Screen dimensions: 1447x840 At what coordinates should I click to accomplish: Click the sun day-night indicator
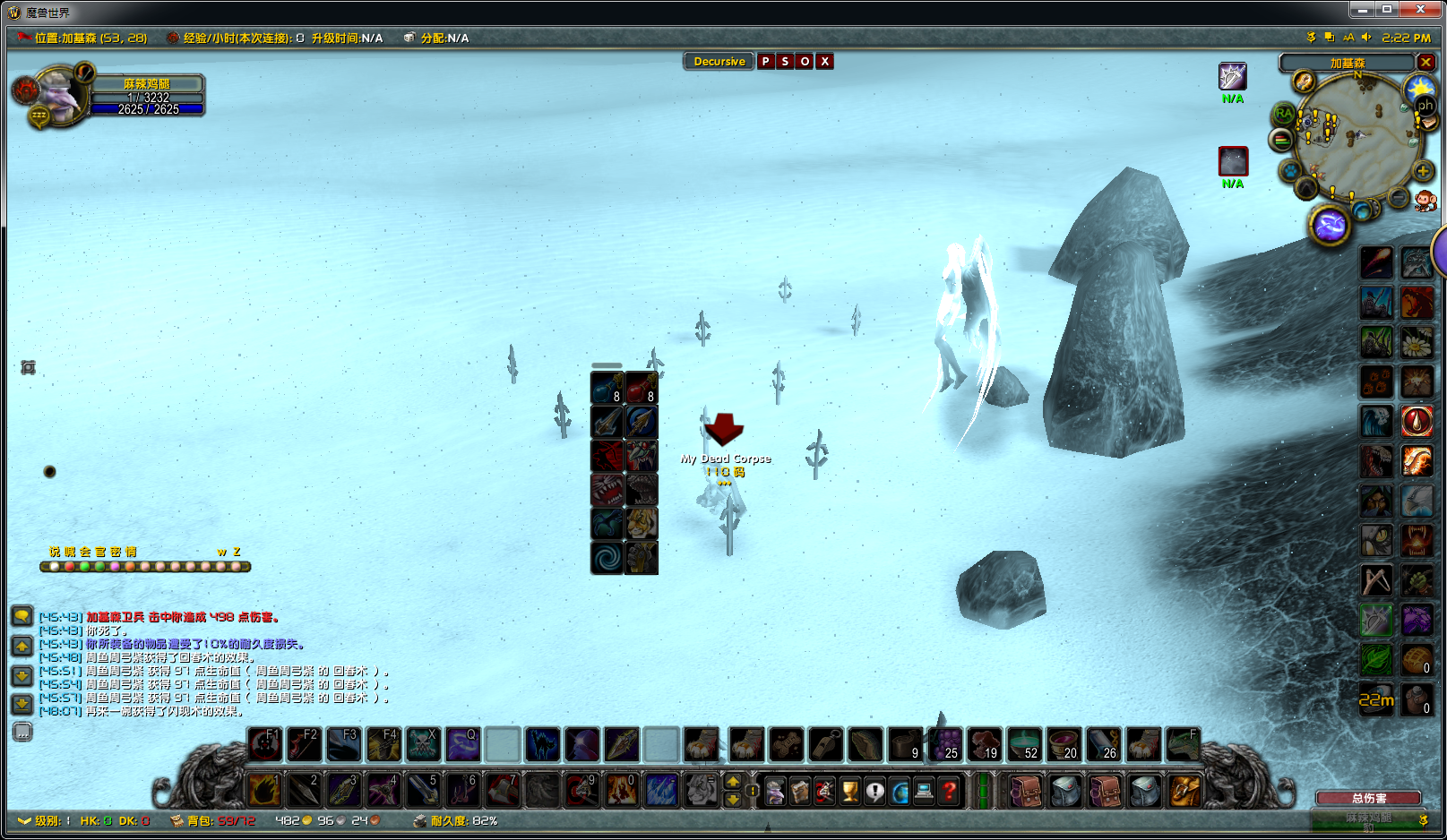(x=1420, y=88)
